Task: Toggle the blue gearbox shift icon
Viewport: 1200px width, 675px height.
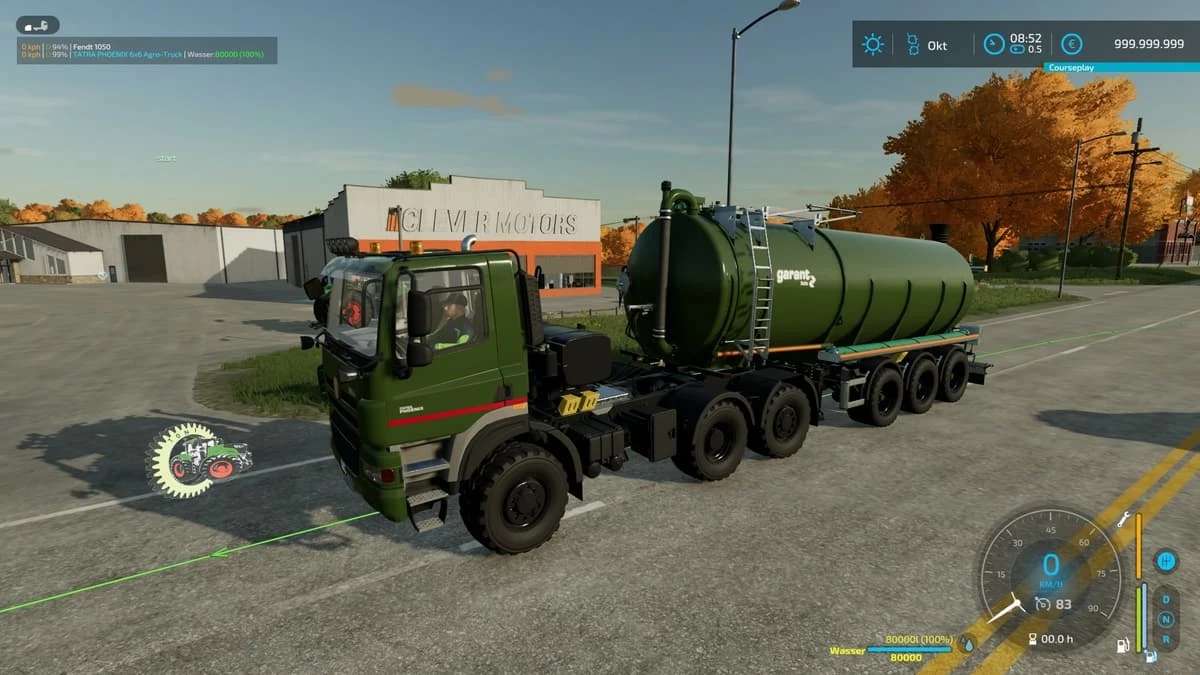Action: [x=1165, y=560]
